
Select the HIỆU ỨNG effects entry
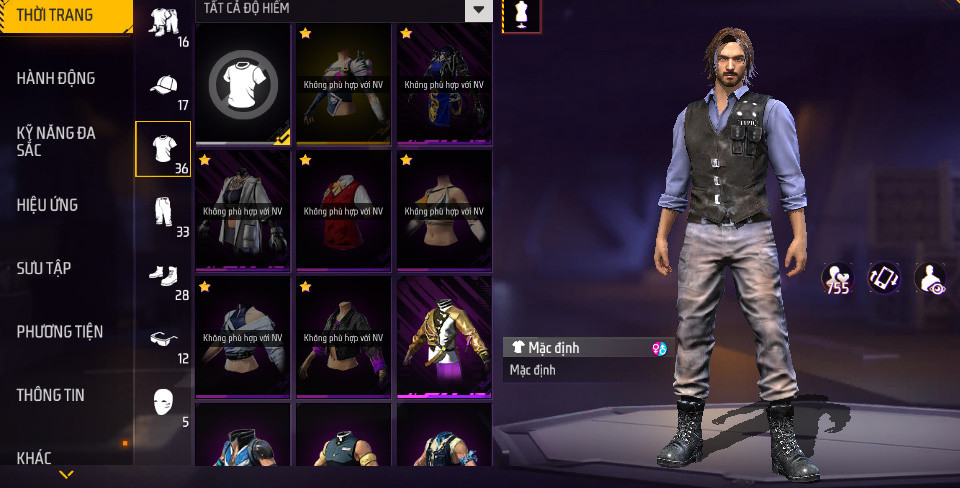pyautogui.click(x=47, y=205)
